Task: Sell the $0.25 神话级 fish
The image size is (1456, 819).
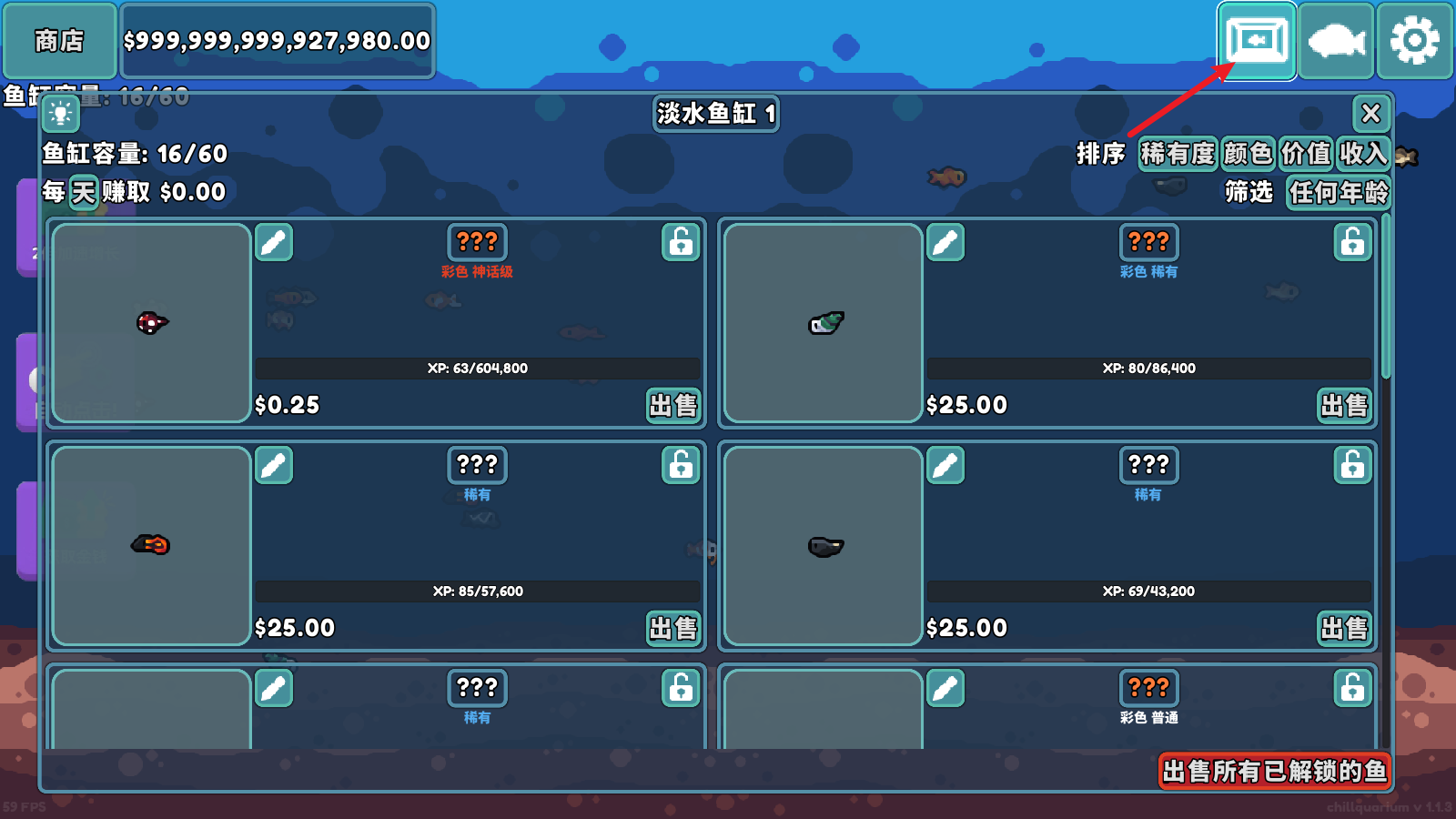Action: click(x=673, y=405)
